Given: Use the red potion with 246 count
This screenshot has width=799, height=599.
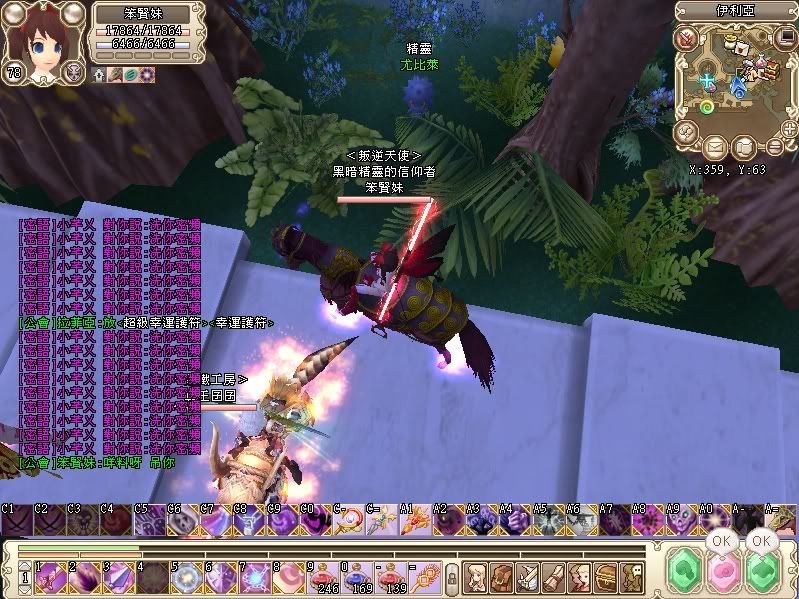Looking at the screenshot, I should (323, 575).
